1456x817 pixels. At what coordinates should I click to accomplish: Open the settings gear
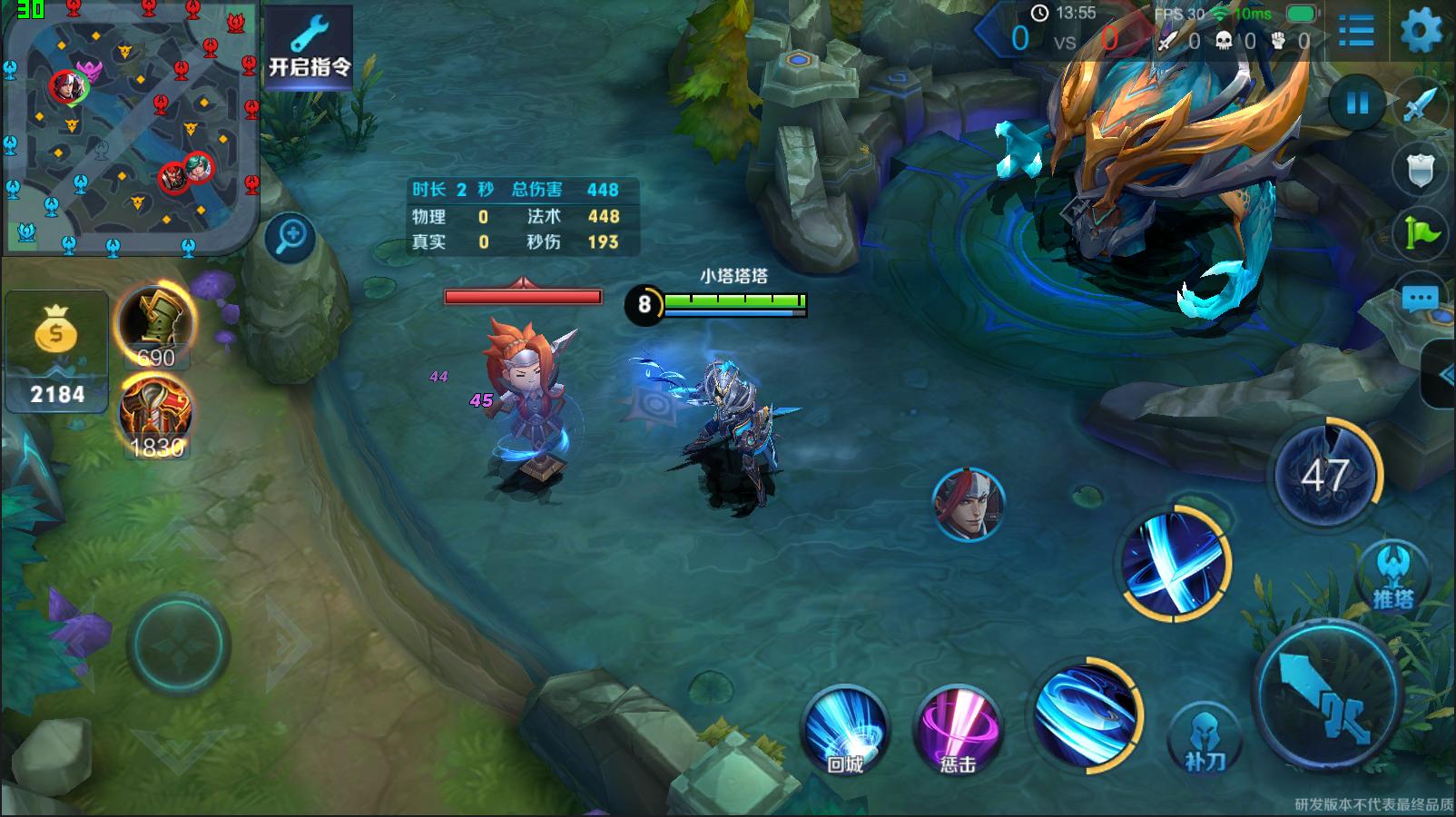click(x=1421, y=33)
